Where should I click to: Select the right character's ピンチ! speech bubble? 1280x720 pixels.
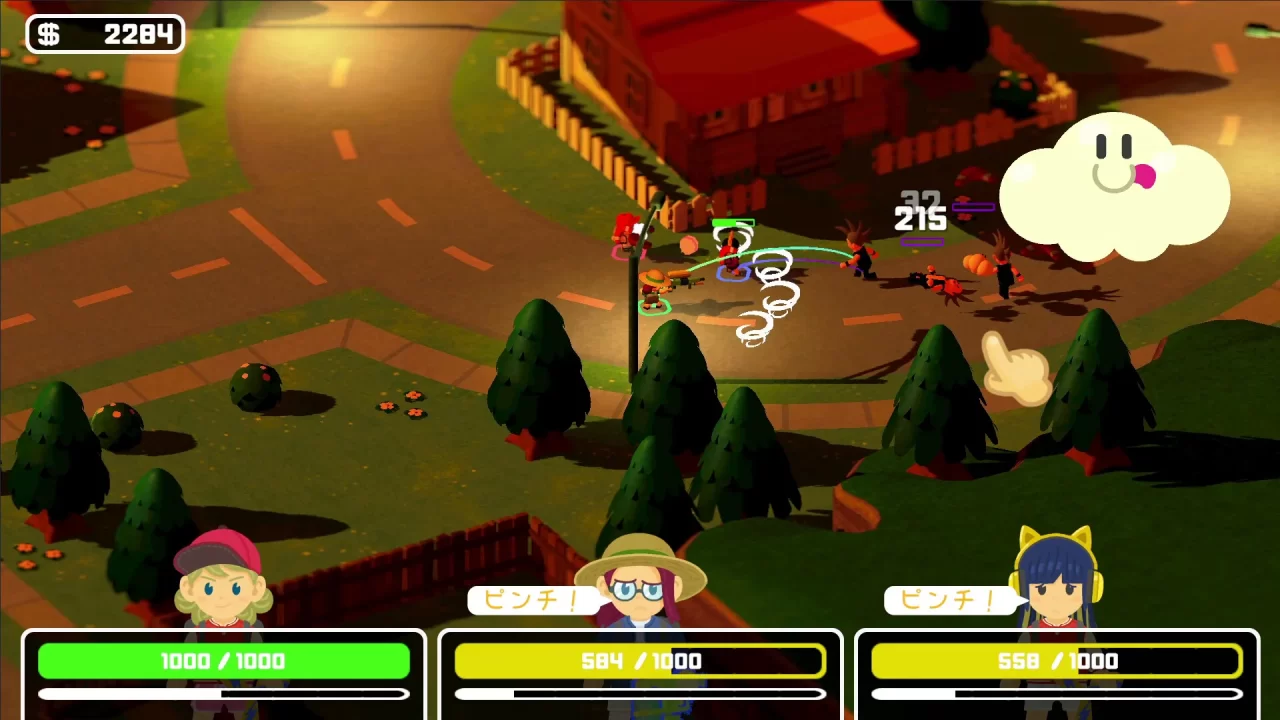(x=950, y=600)
